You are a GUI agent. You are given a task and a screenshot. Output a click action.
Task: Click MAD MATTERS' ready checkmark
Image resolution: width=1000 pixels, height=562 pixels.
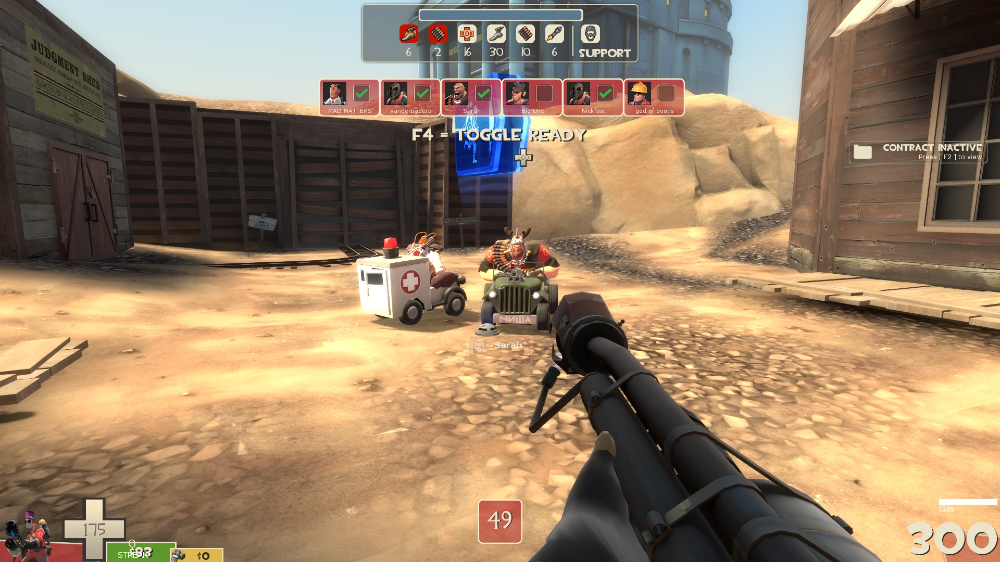coord(362,93)
